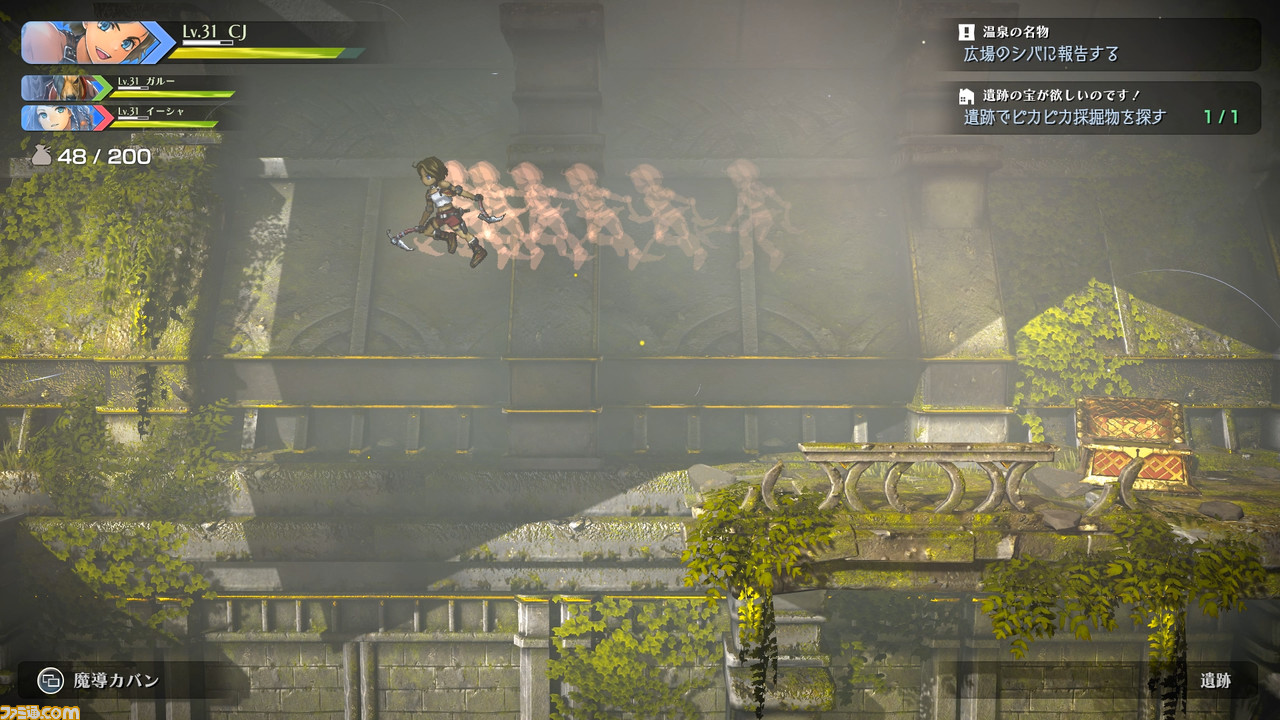Switch to party member ガルー

[67, 88]
